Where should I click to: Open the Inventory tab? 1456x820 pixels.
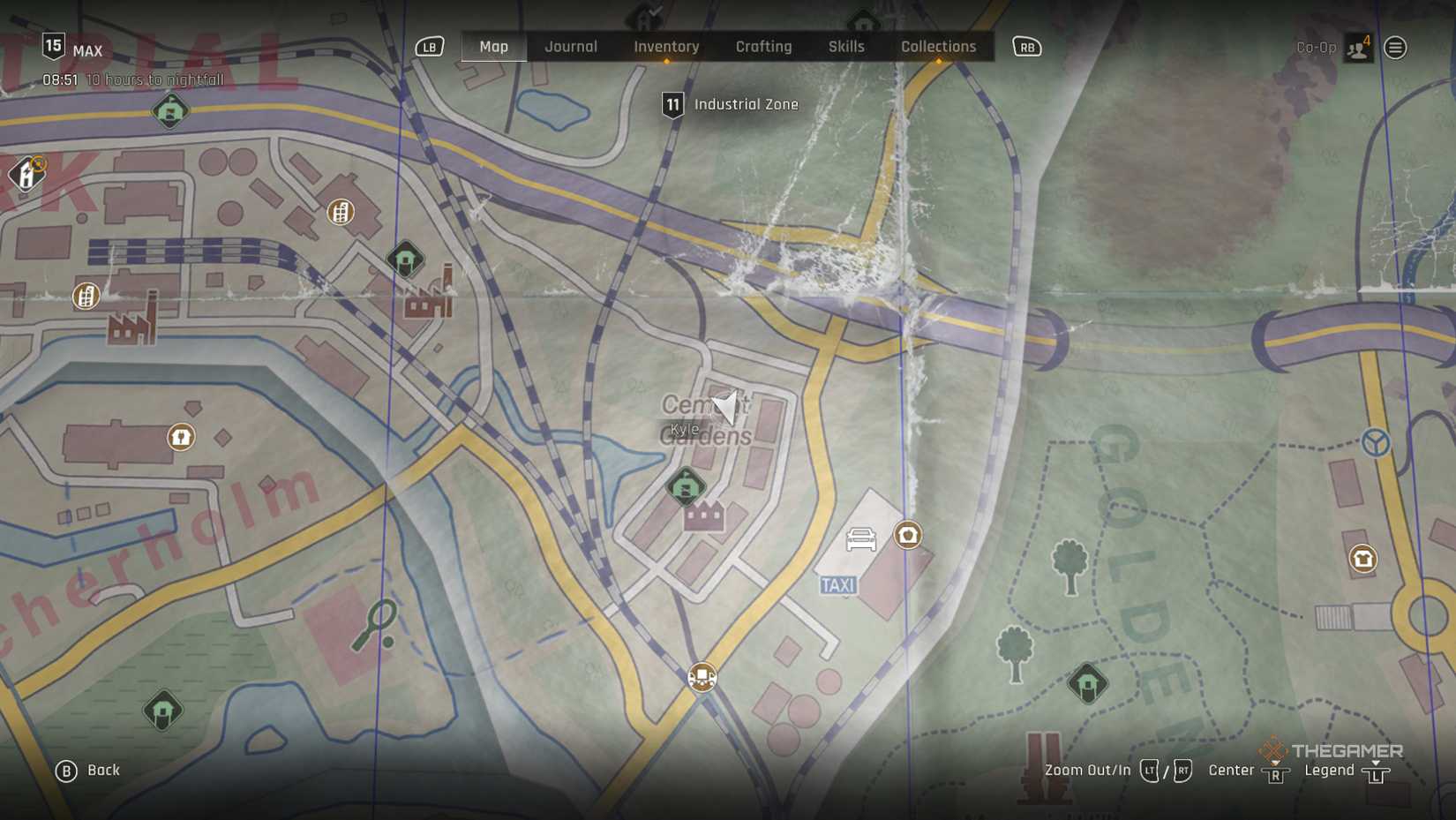pyautogui.click(x=666, y=47)
